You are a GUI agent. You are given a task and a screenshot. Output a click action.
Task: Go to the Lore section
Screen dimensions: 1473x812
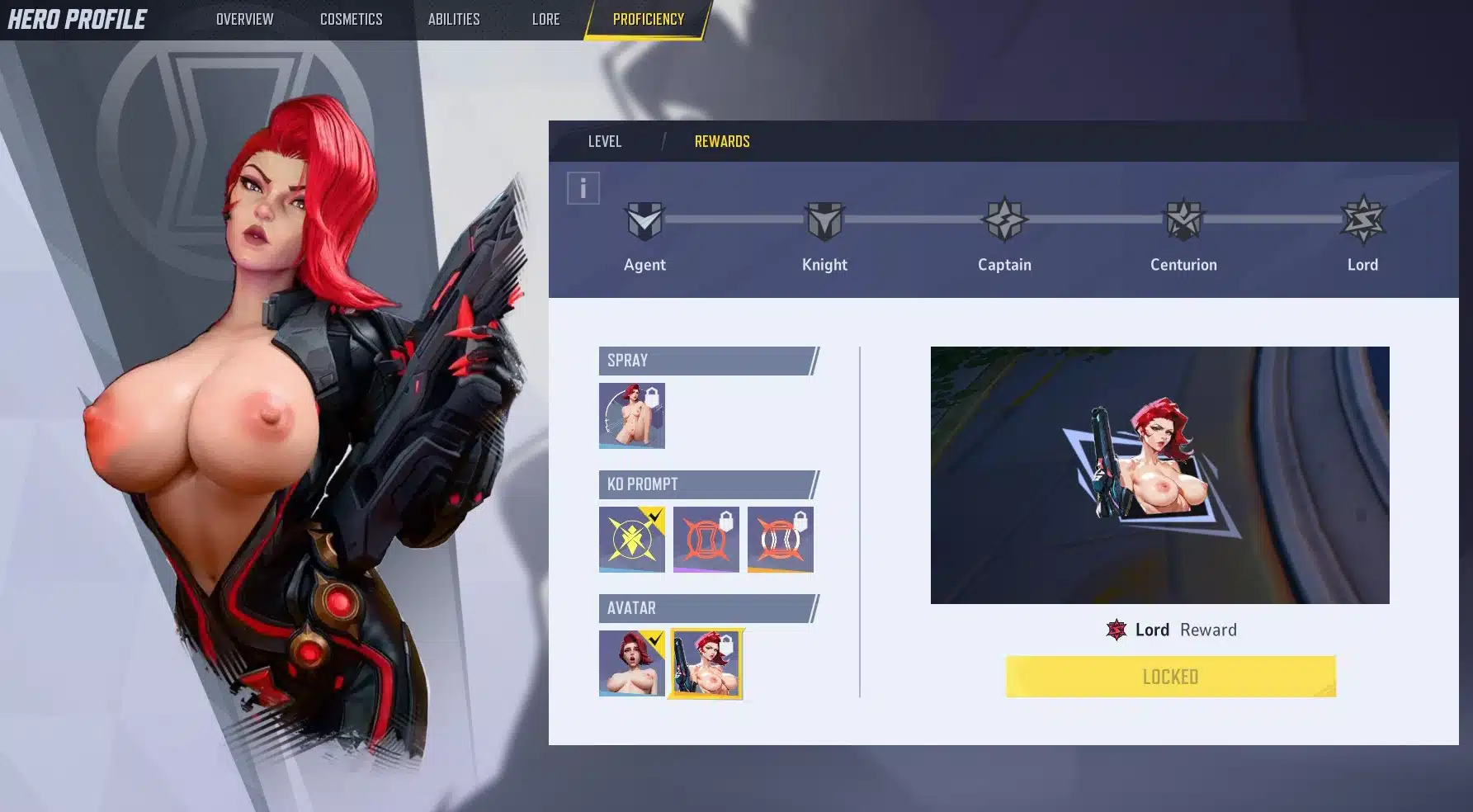545,18
